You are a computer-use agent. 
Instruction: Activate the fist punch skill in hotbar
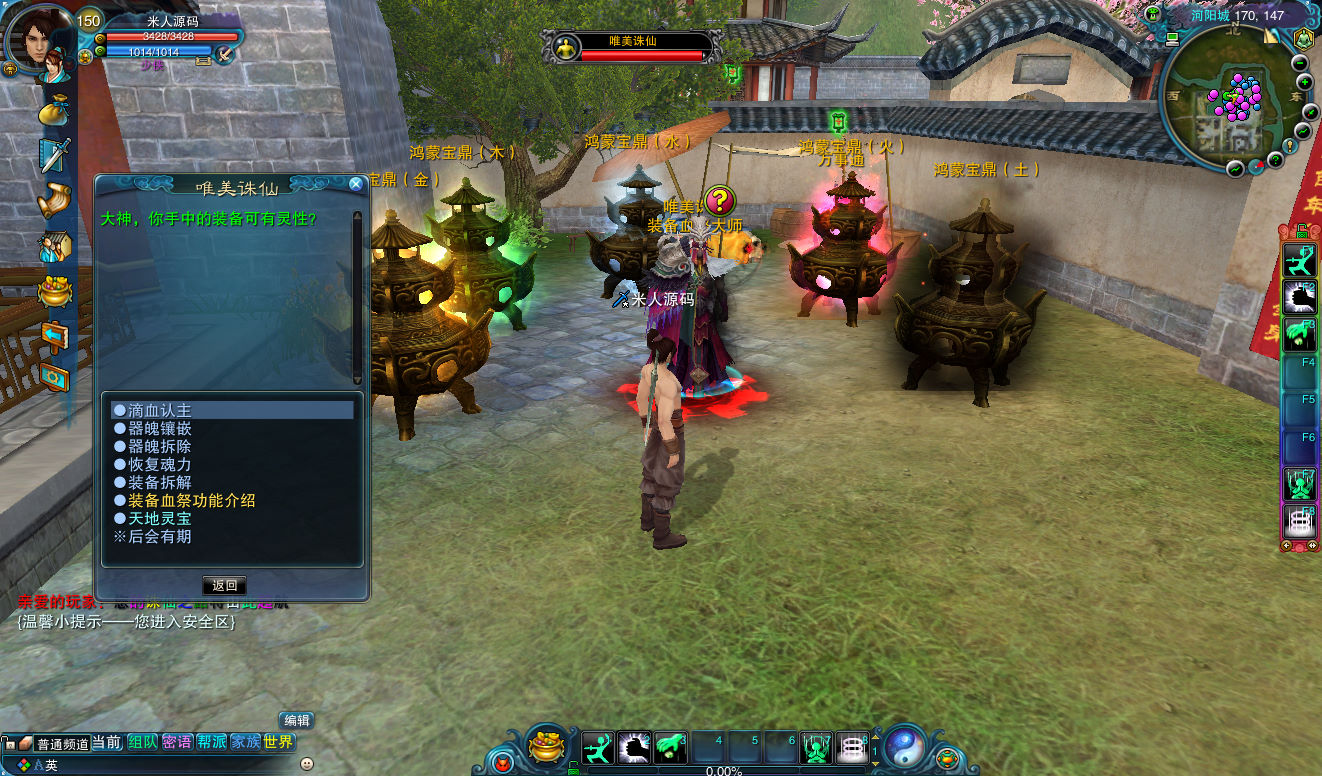[x=634, y=747]
